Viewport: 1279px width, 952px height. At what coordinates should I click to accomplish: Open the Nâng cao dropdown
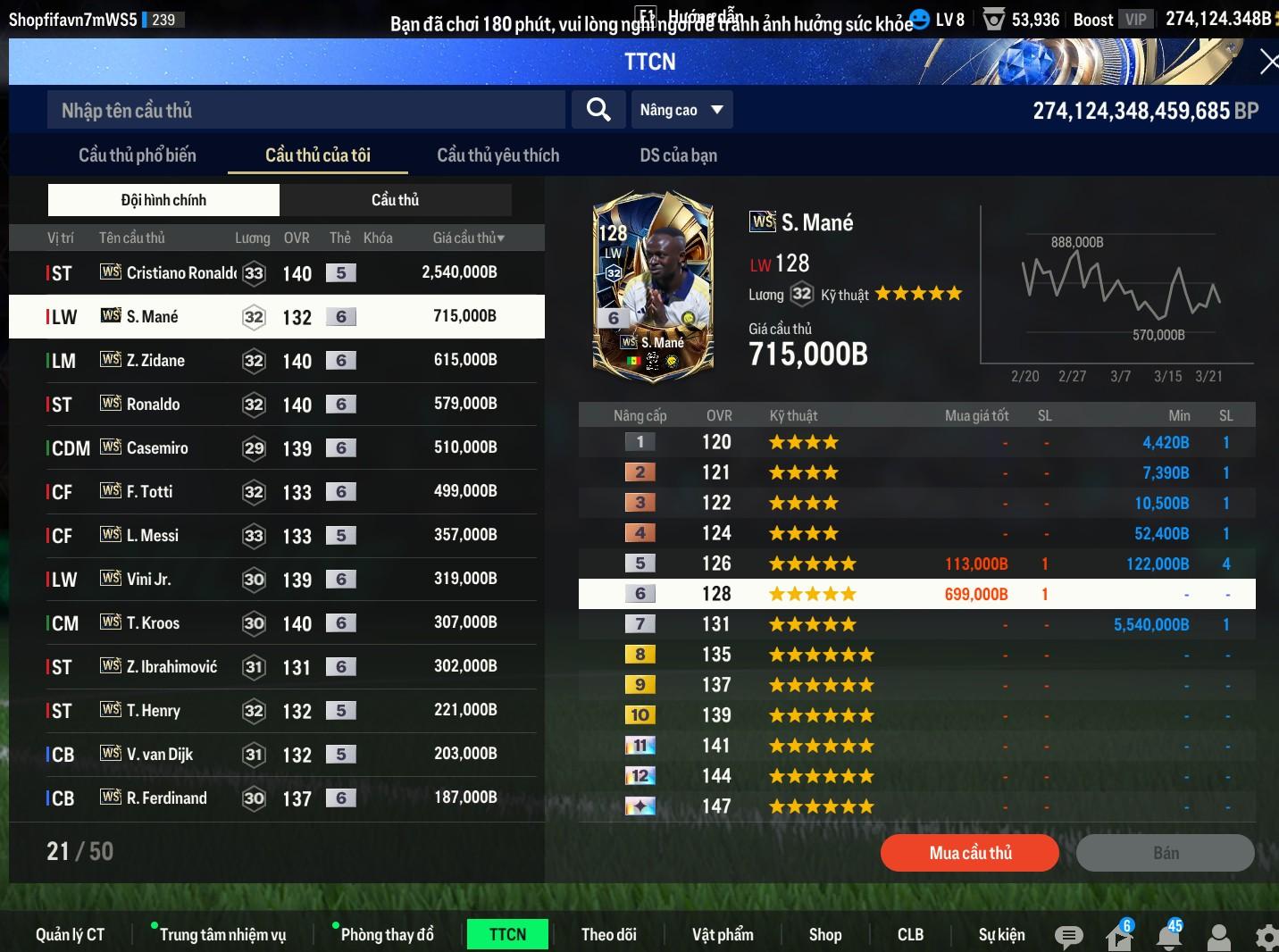tap(681, 110)
